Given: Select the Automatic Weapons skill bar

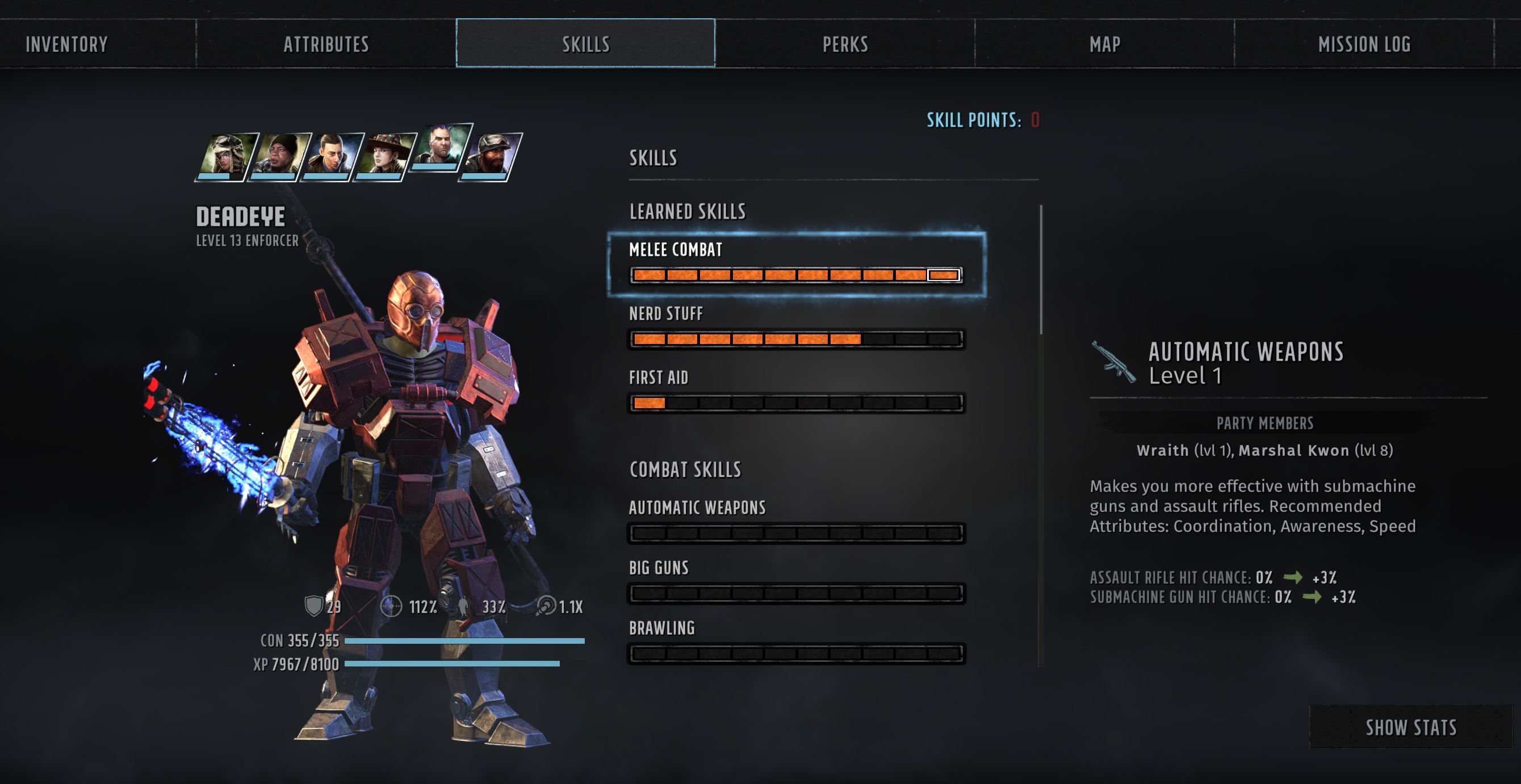Looking at the screenshot, I should pos(796,533).
